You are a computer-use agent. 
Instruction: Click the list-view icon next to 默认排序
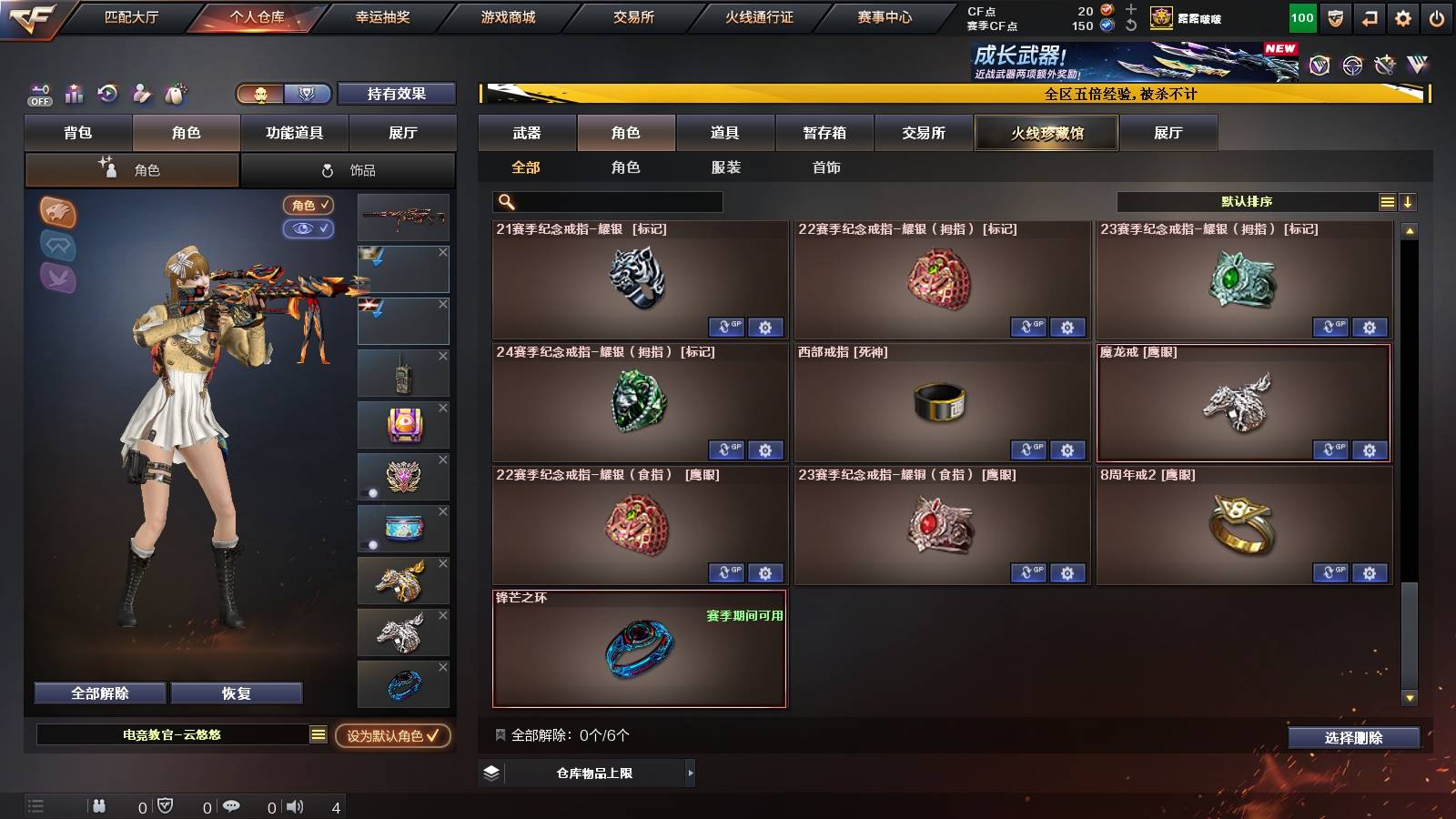pos(1387,201)
